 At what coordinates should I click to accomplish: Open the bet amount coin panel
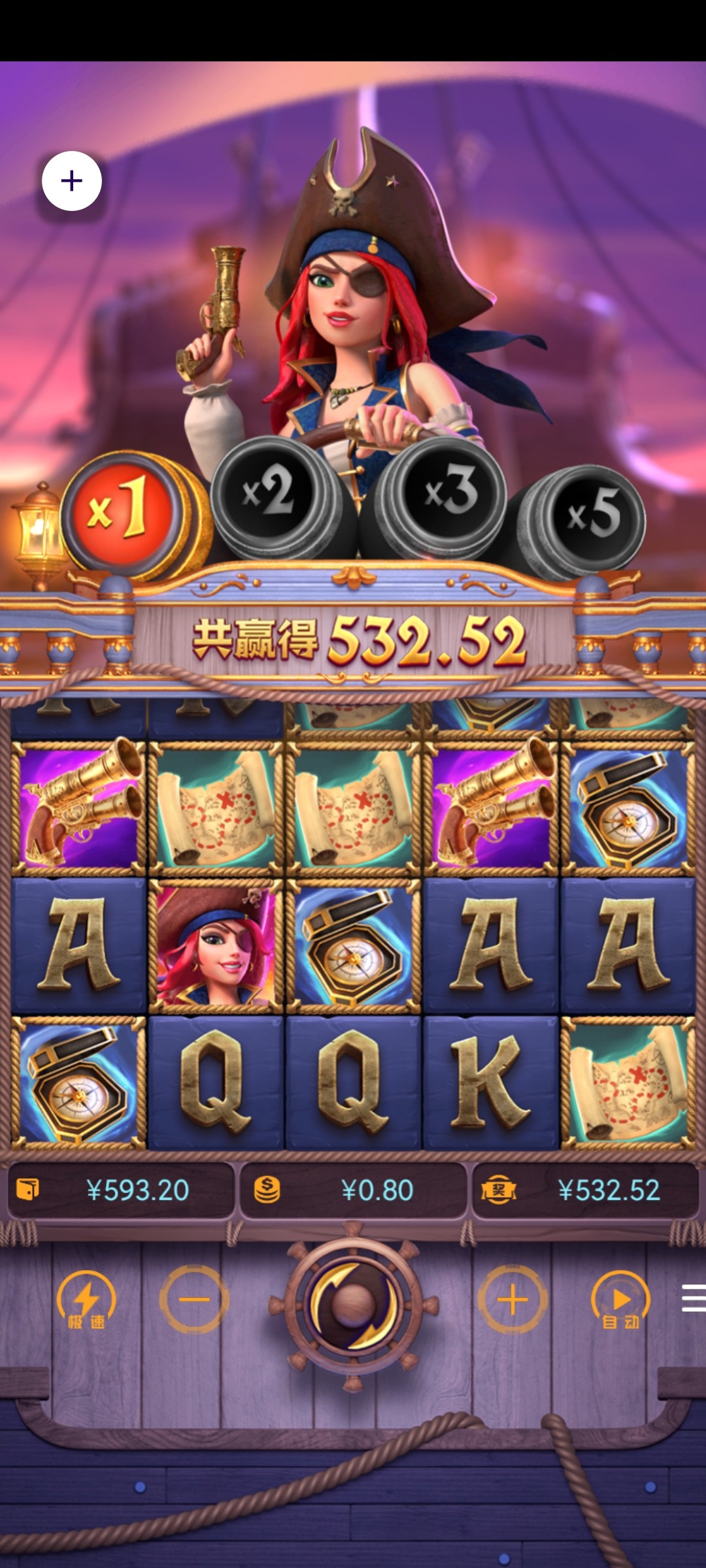tap(353, 1190)
